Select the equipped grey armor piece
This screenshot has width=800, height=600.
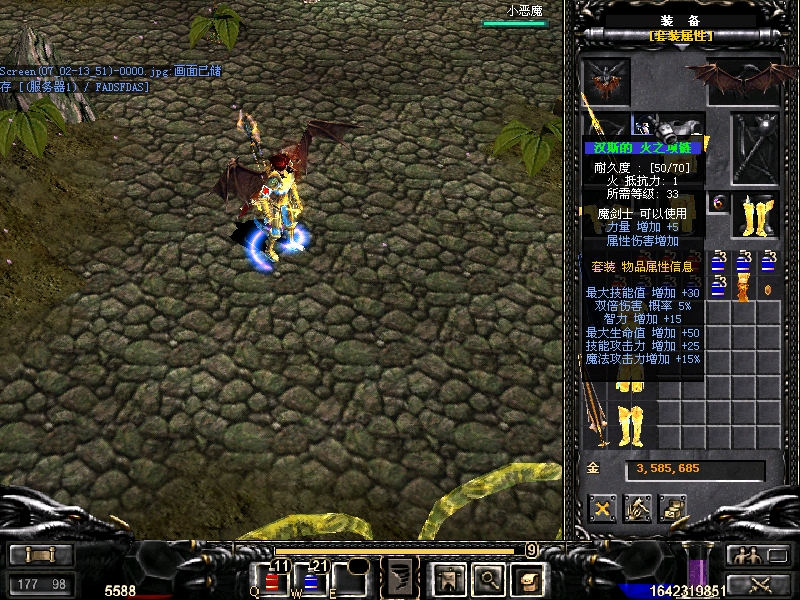[676, 128]
